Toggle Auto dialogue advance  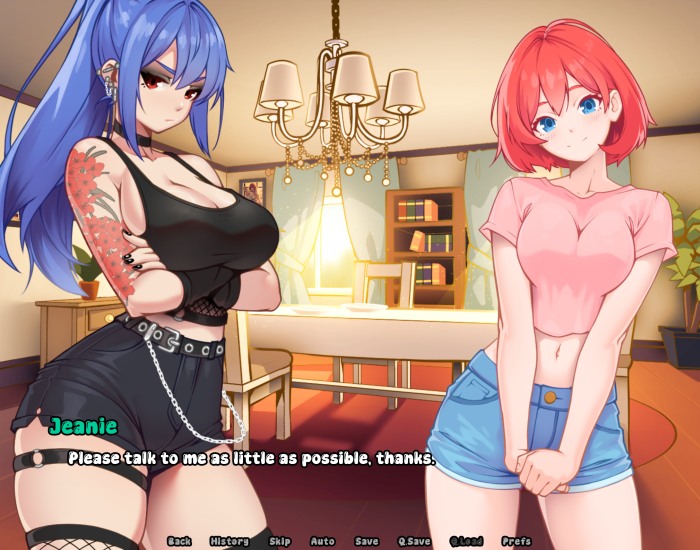[x=322, y=541]
